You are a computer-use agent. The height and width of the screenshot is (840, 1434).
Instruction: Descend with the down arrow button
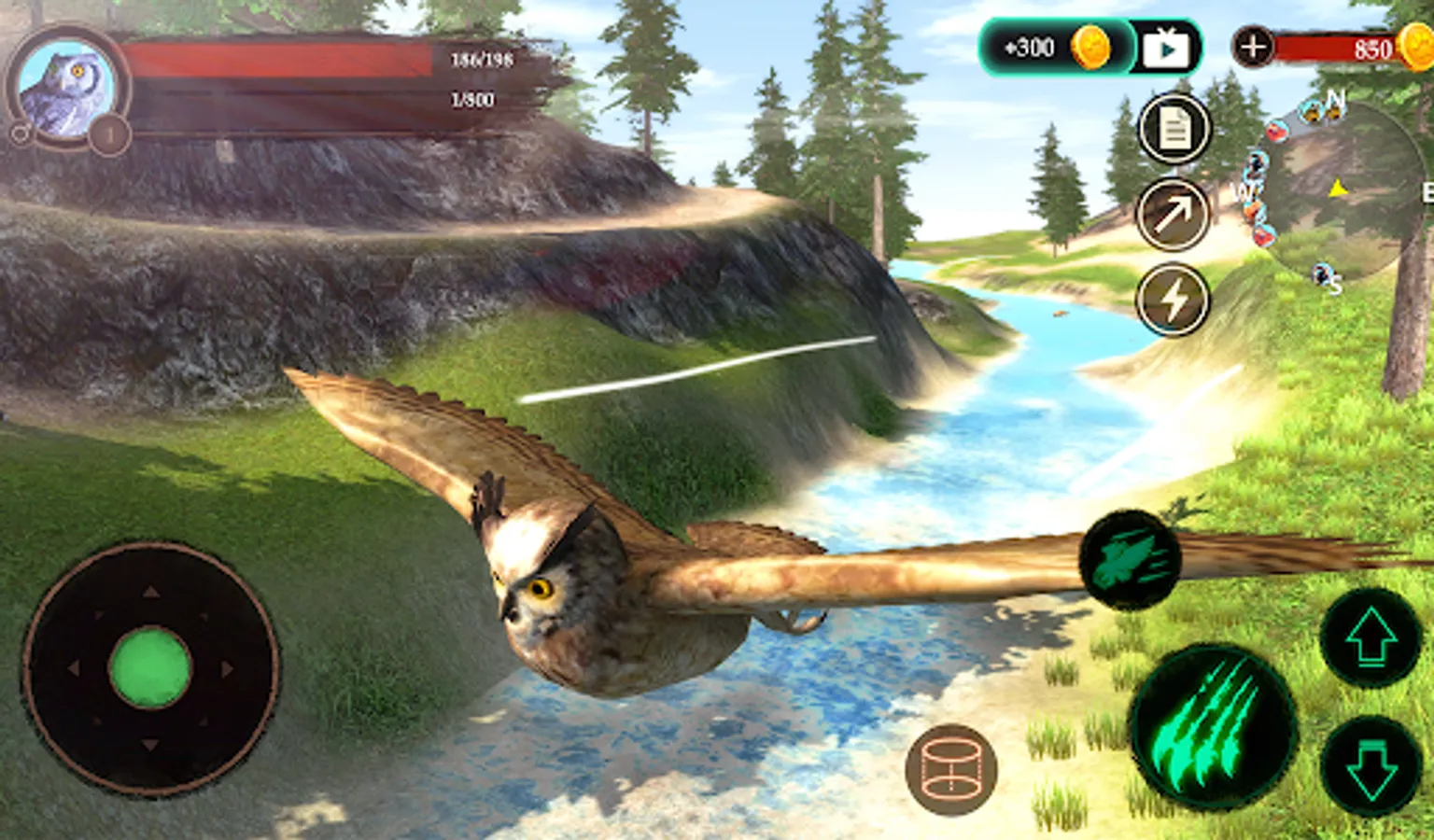tap(1371, 767)
